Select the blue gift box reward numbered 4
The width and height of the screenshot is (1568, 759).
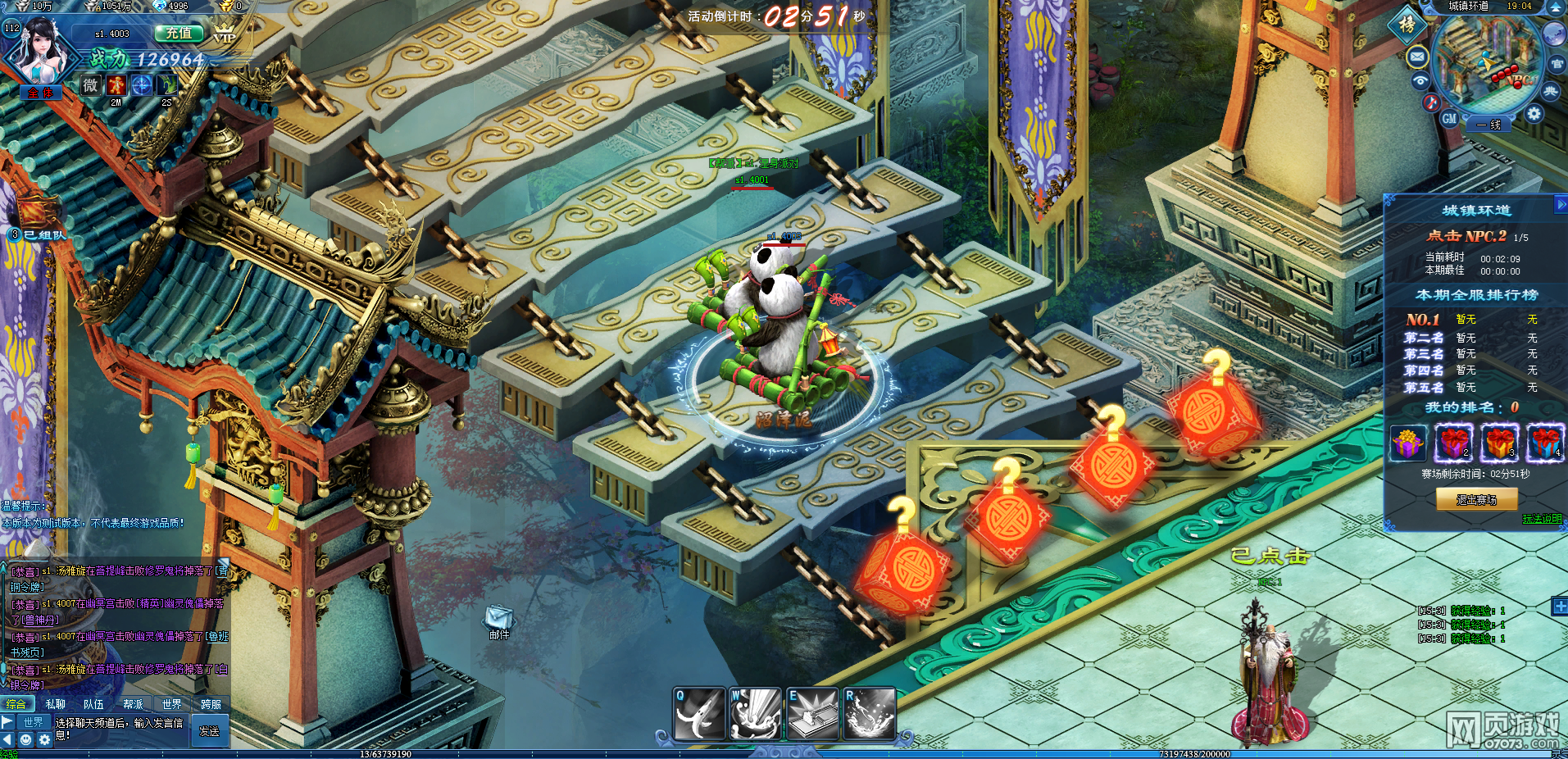click(1544, 443)
